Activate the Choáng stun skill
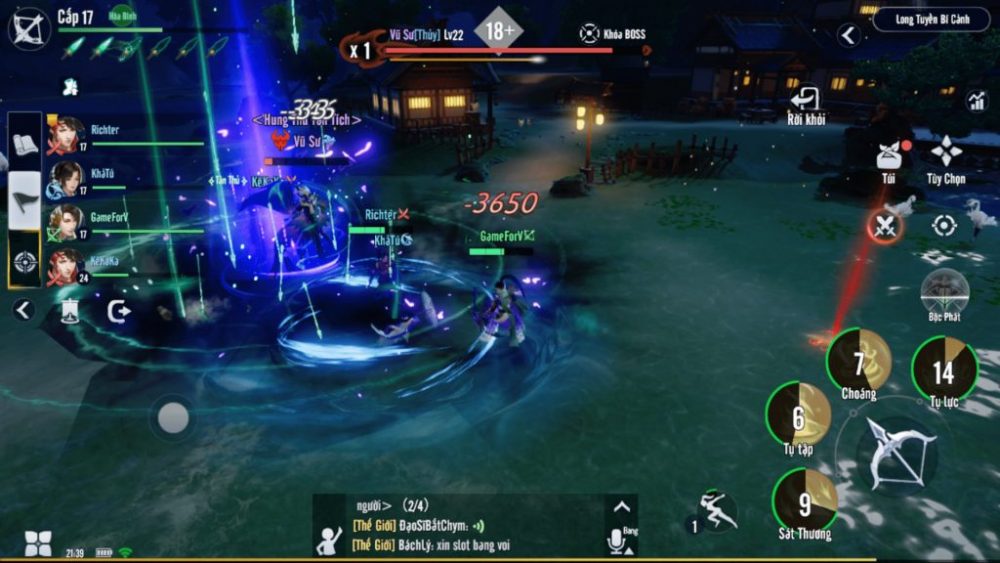This screenshot has width=1000, height=563. pyautogui.click(x=859, y=361)
